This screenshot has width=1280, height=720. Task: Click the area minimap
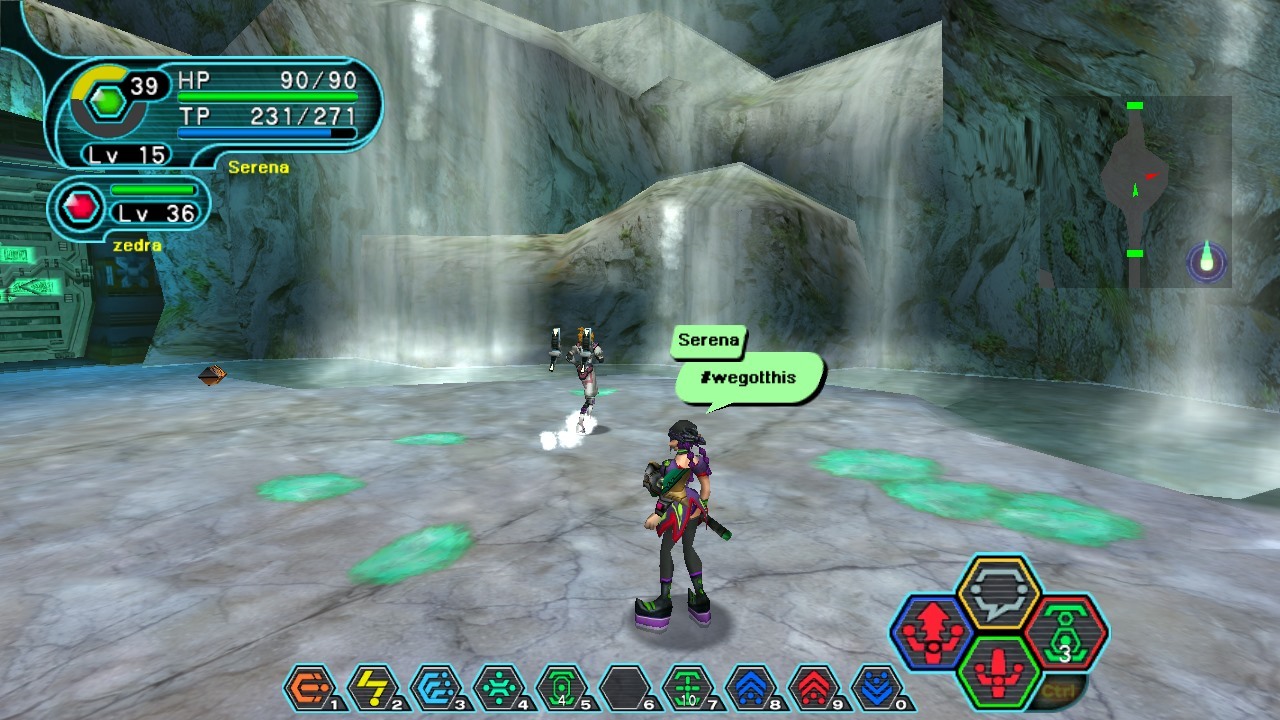(1135, 192)
